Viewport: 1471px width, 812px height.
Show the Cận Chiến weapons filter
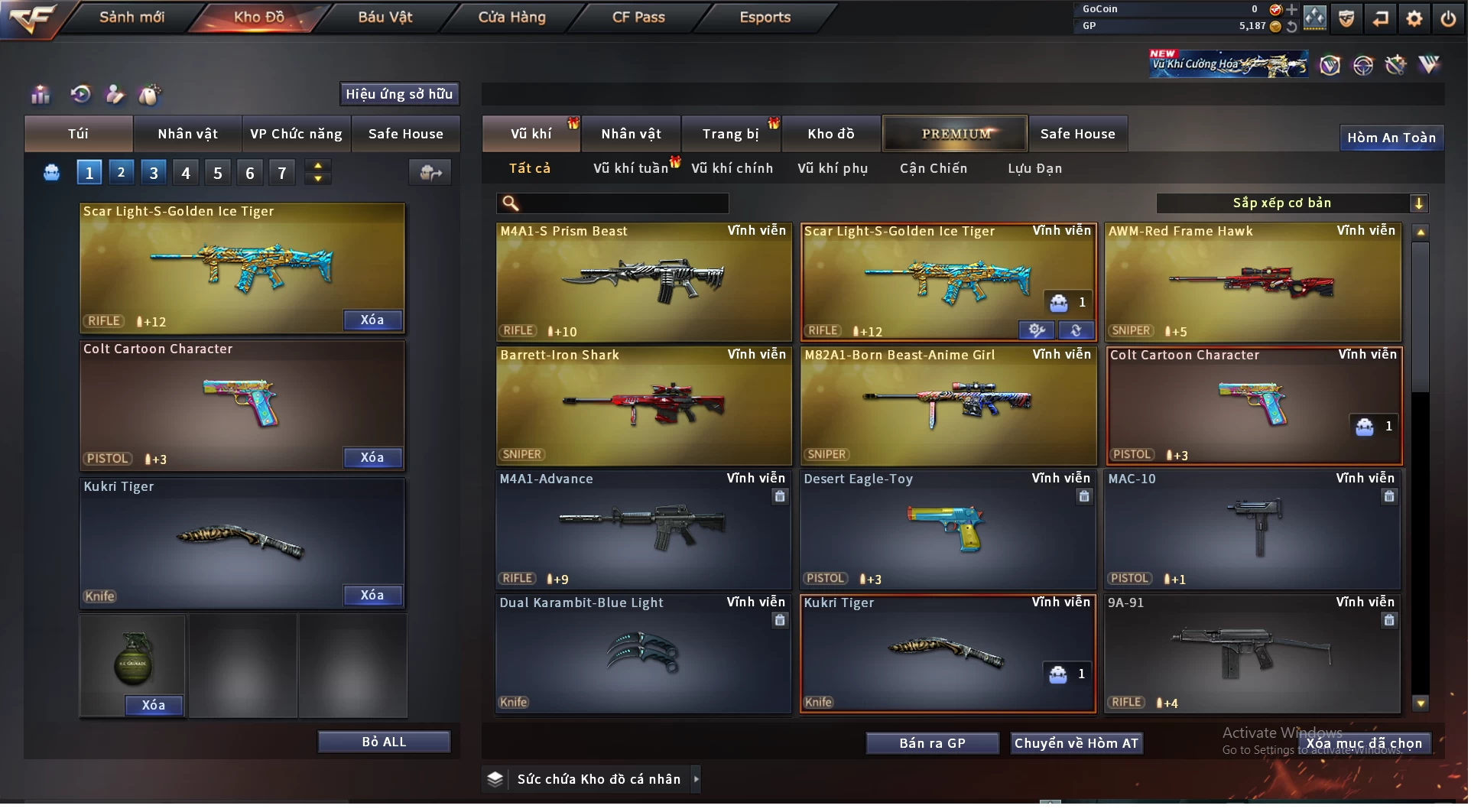[934, 169]
